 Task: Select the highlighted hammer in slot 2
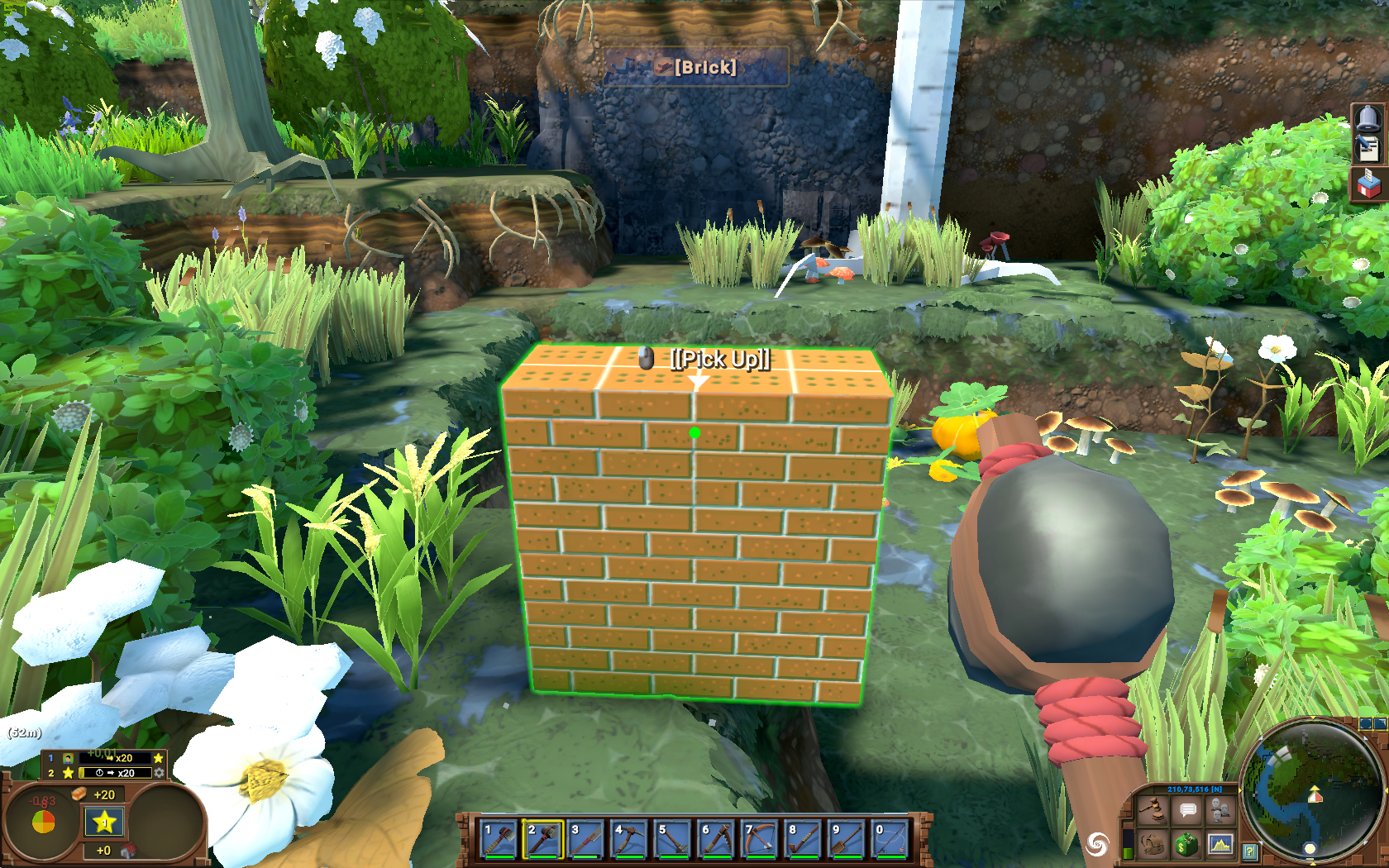click(542, 839)
